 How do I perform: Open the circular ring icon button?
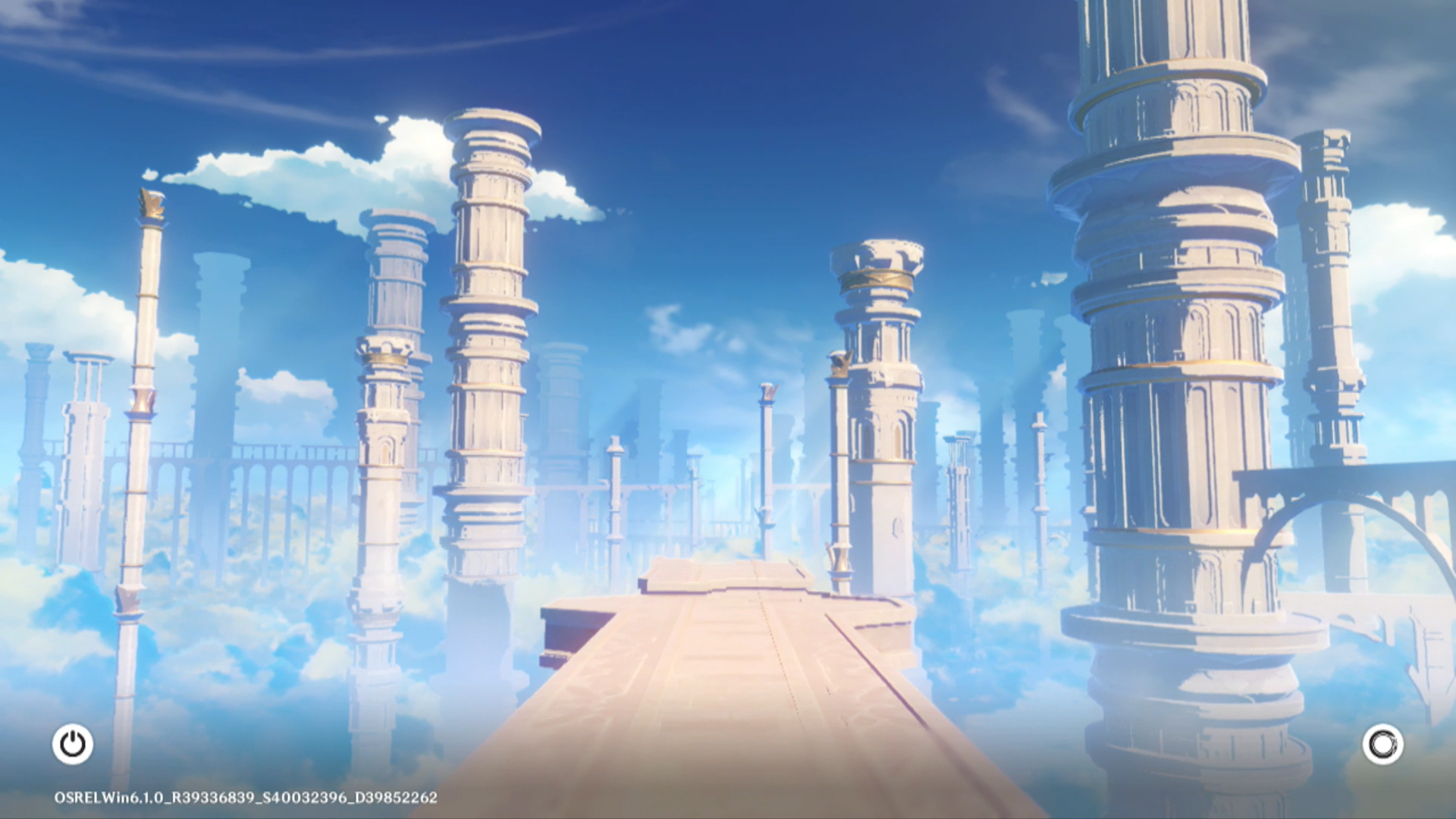point(1382,745)
